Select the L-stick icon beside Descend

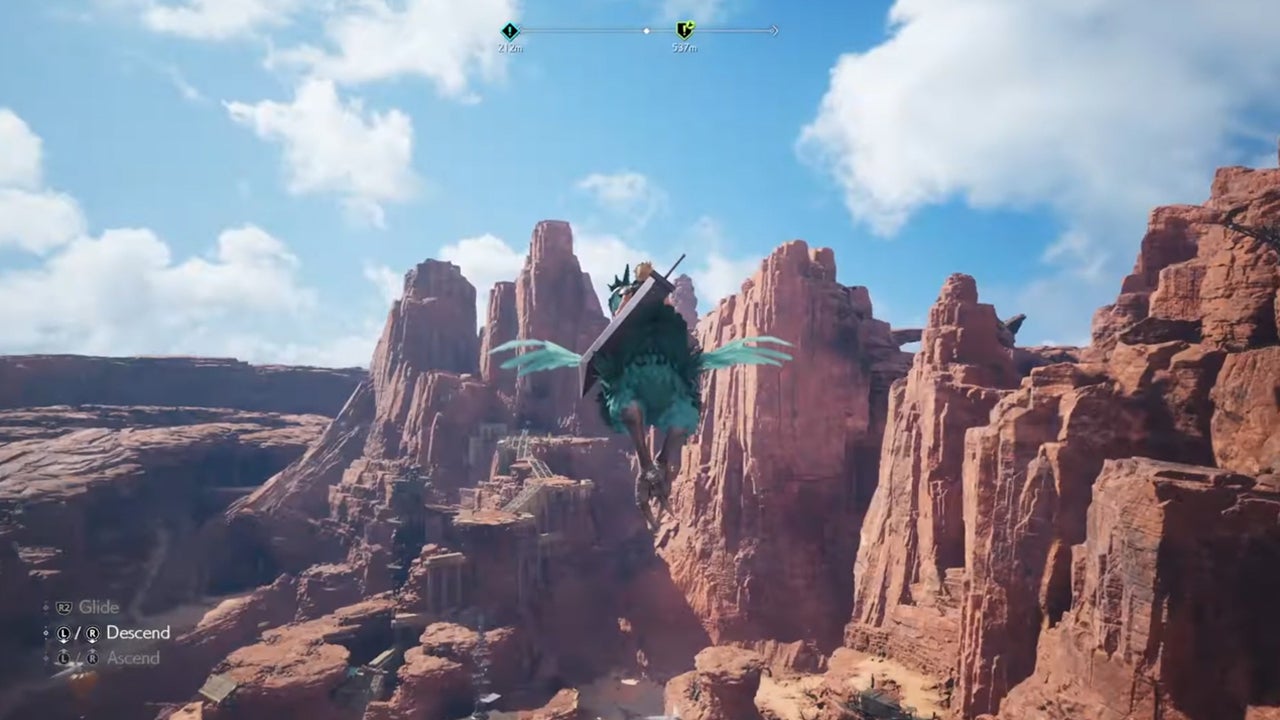click(x=63, y=633)
